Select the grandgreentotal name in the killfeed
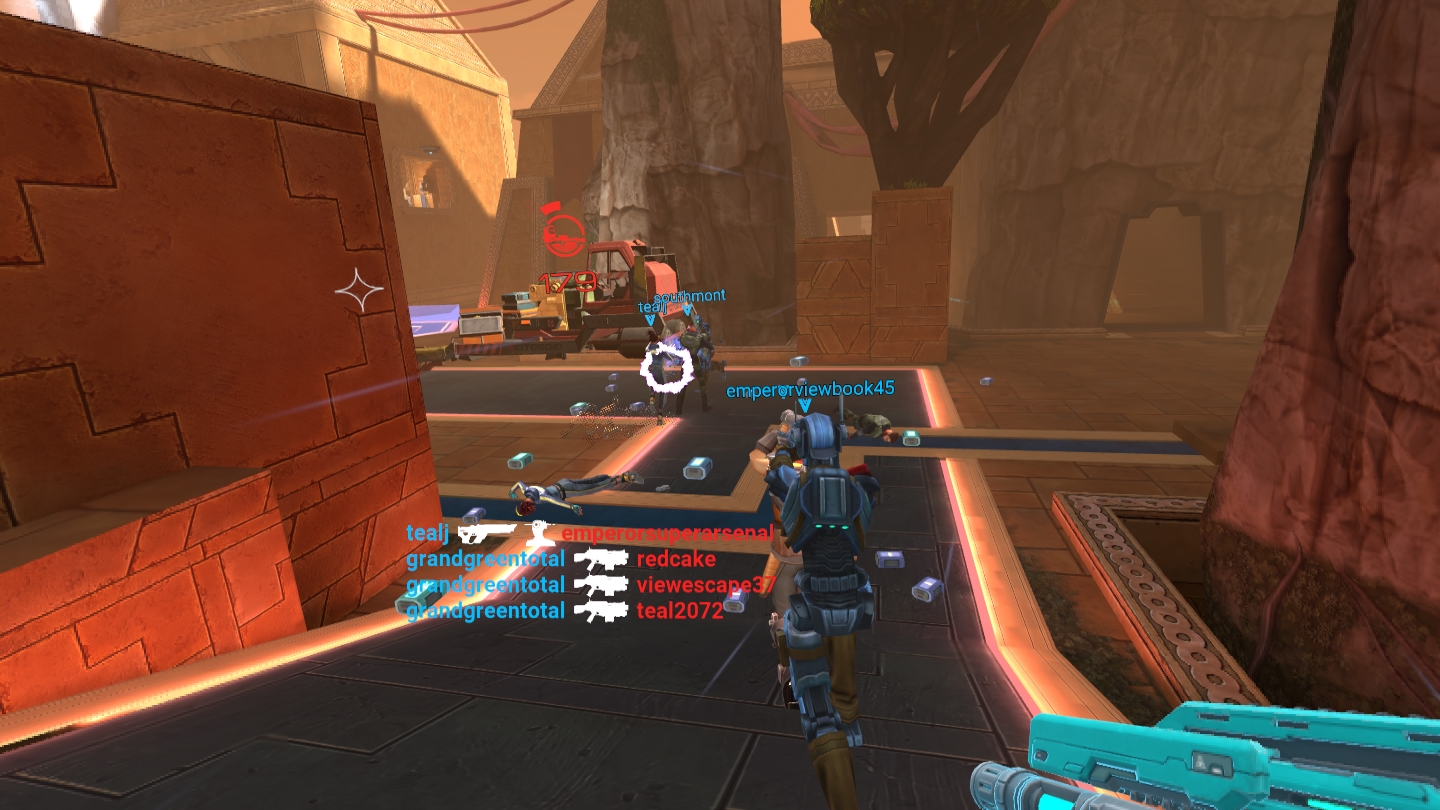The width and height of the screenshot is (1440, 810). 485,559
